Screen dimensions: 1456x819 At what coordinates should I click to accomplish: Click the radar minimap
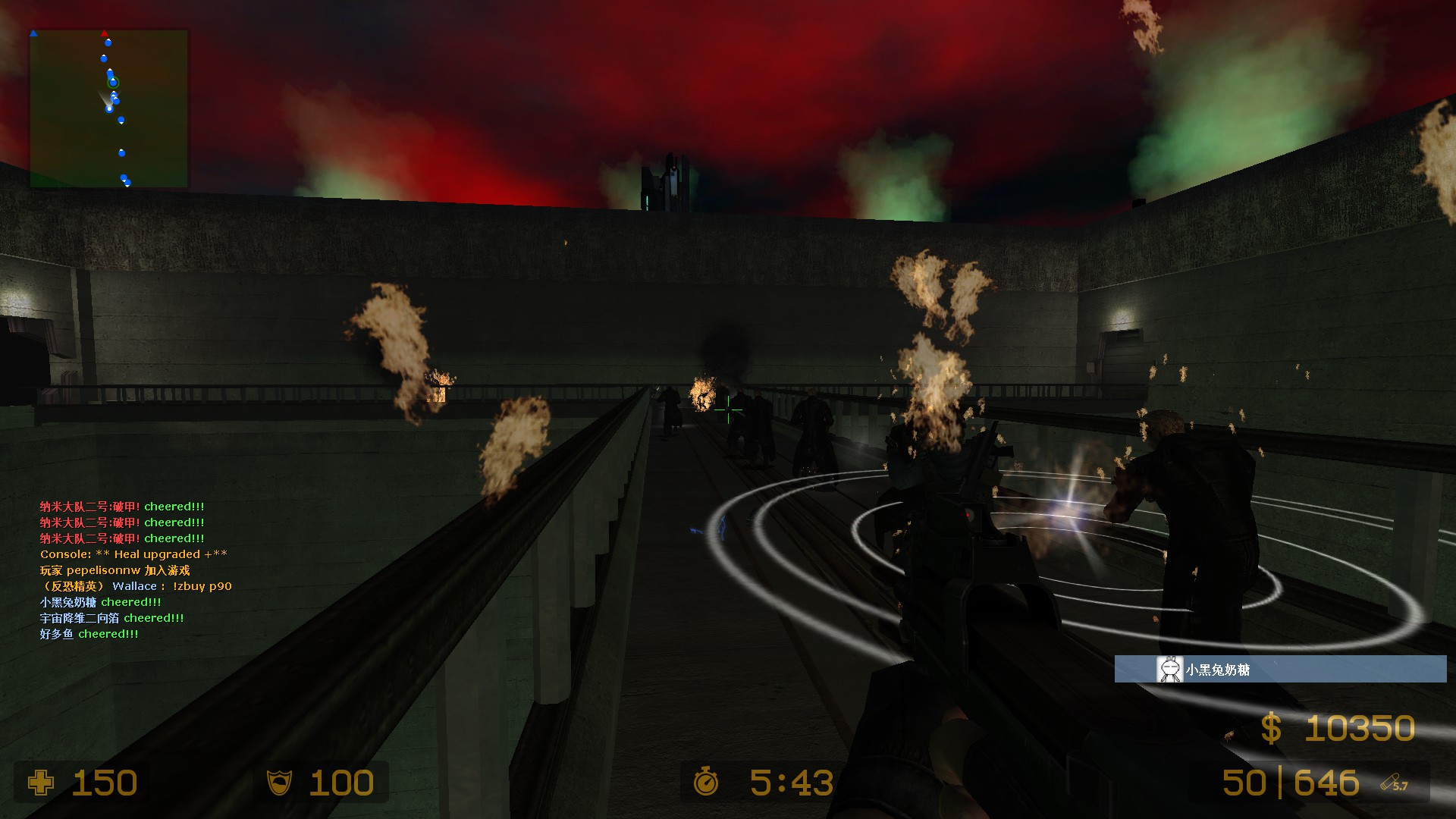[108, 108]
